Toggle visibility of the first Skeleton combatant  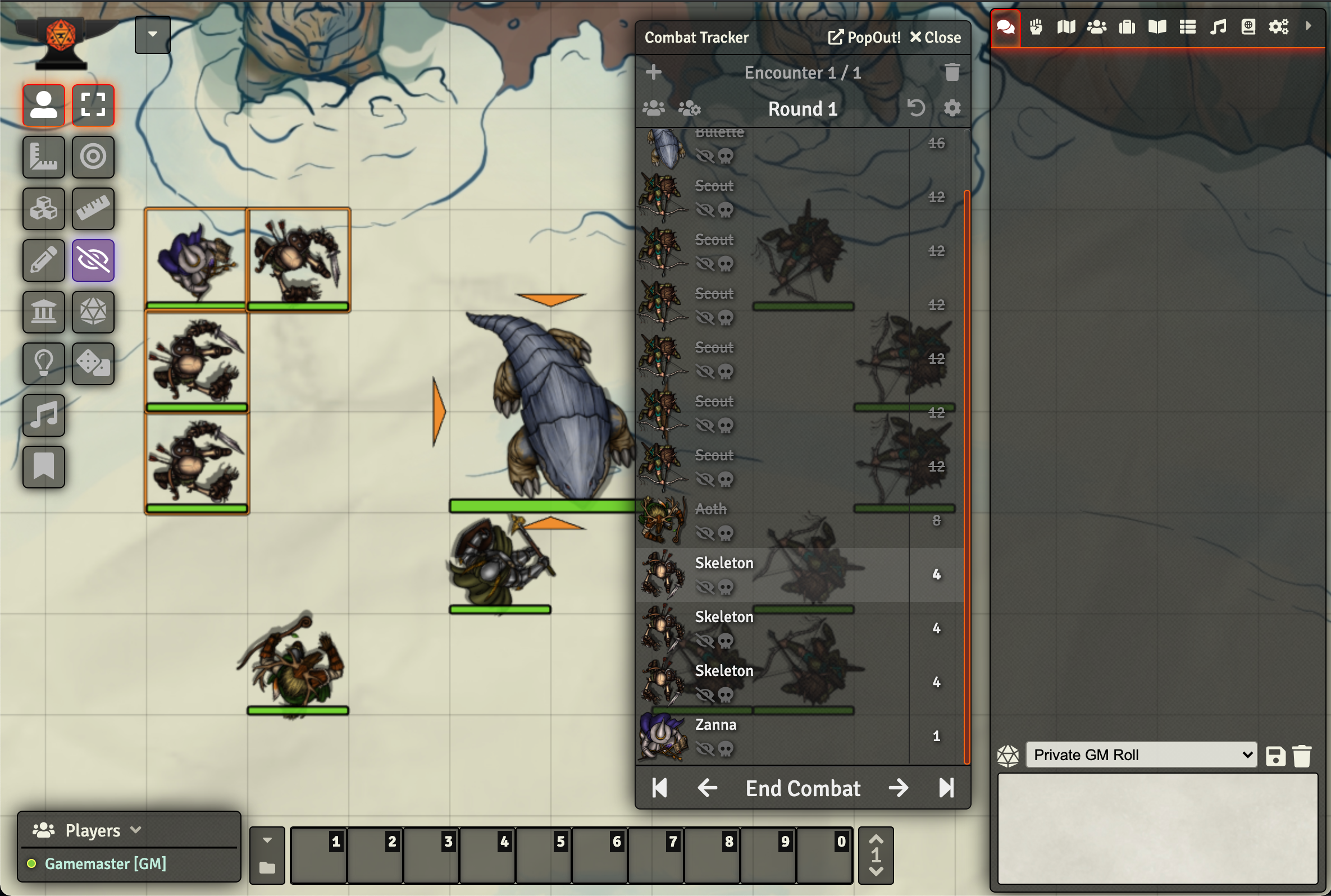pos(706,587)
